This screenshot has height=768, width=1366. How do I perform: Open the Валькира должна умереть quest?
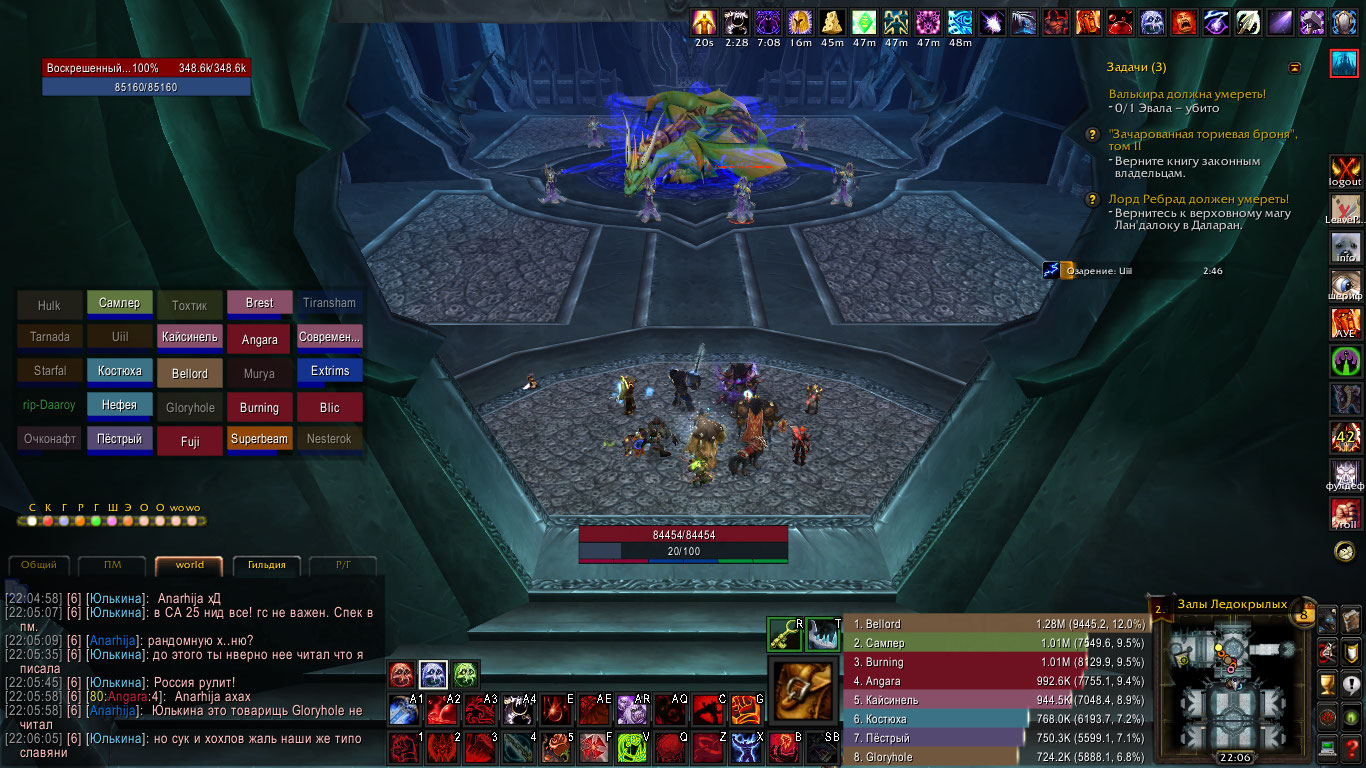click(x=1187, y=94)
